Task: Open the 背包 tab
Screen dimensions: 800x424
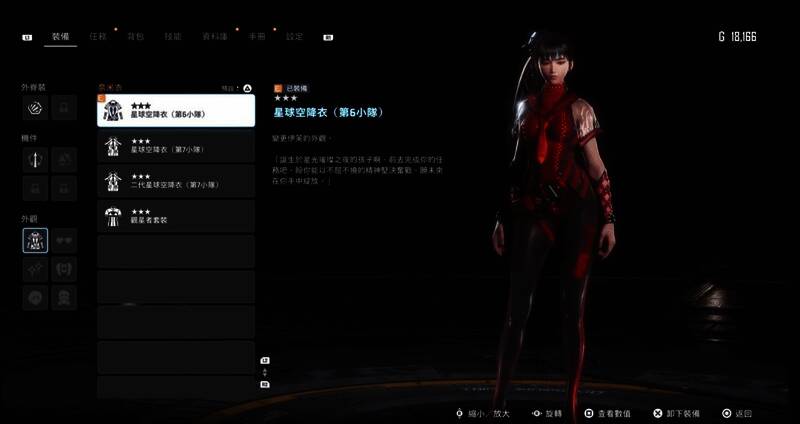Action: pyautogui.click(x=135, y=36)
